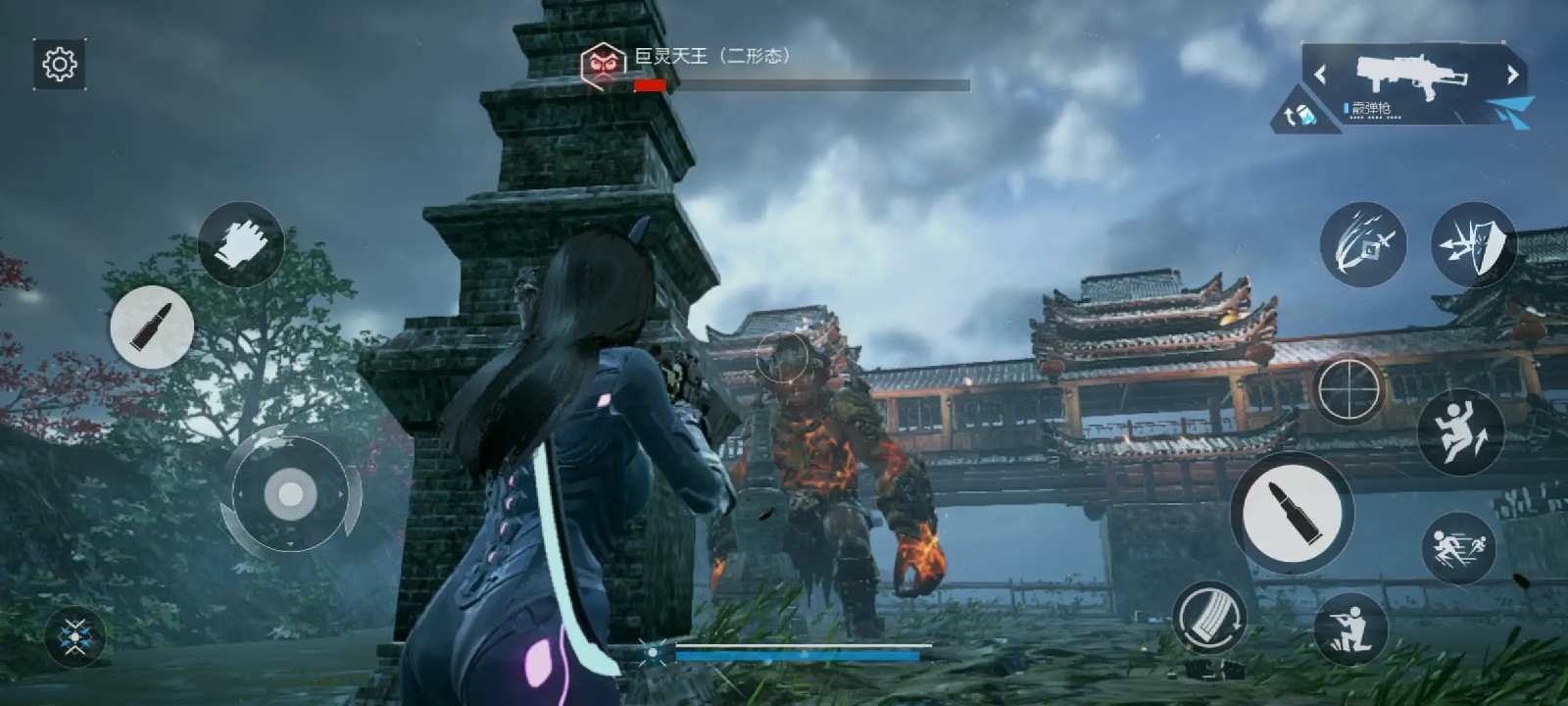
Task: Tap the virtual movement joystick
Action: (290, 495)
